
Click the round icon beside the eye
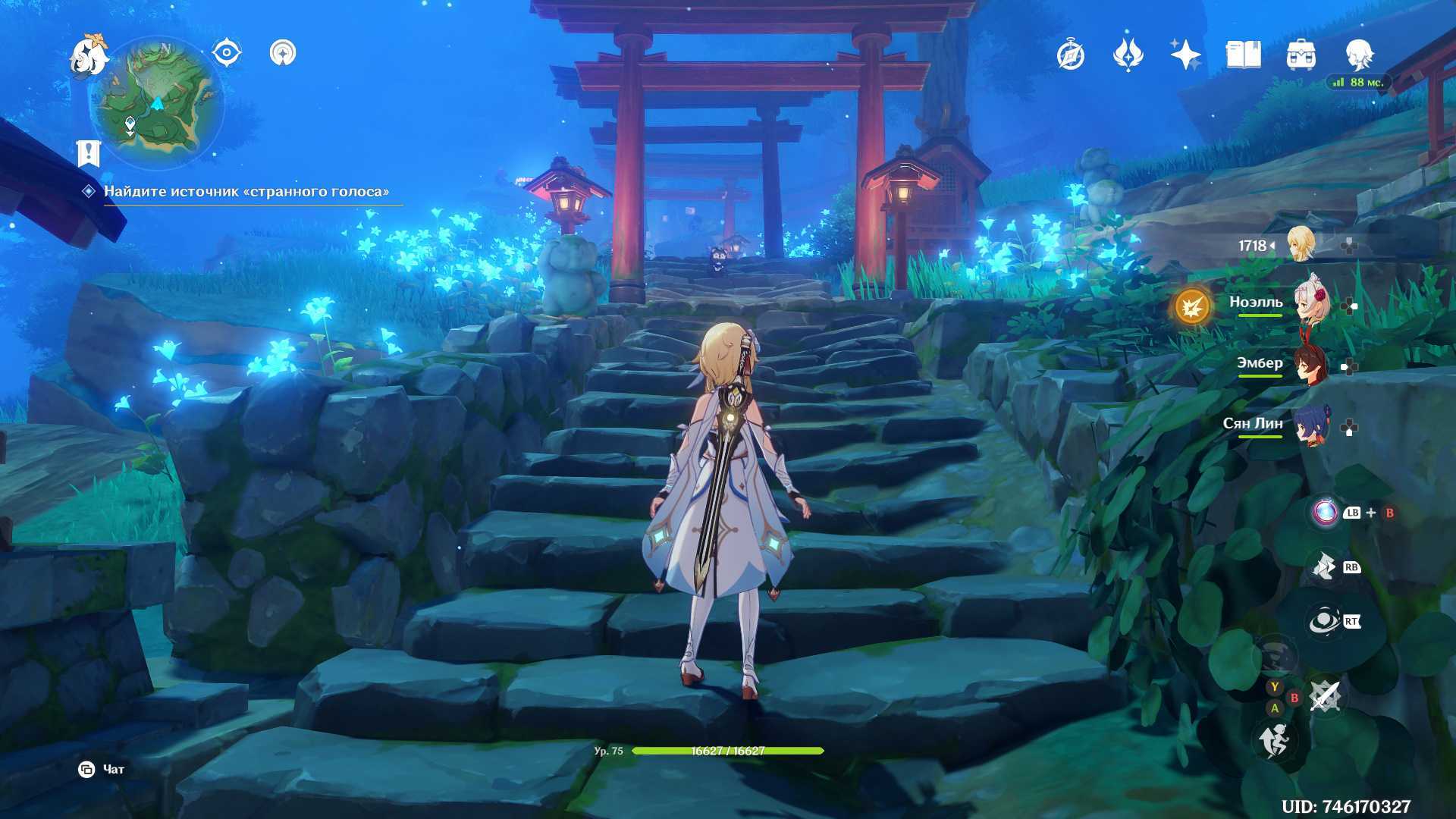pyautogui.click(x=283, y=53)
